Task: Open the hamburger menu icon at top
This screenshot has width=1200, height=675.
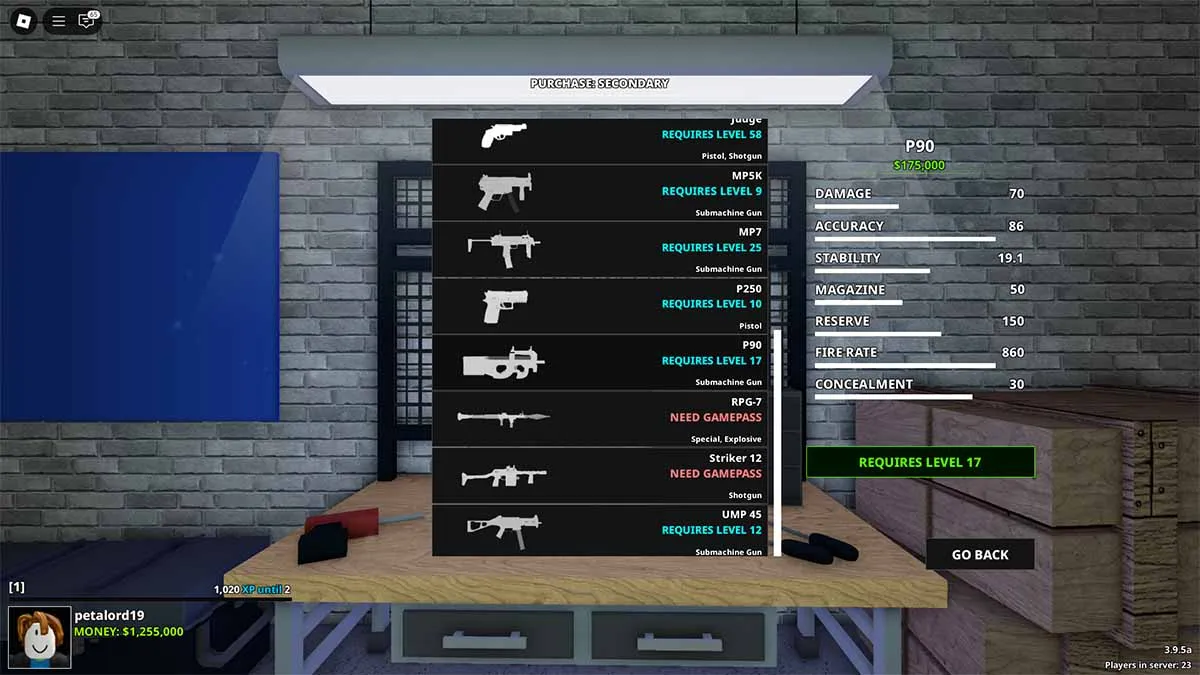Action: click(59, 20)
